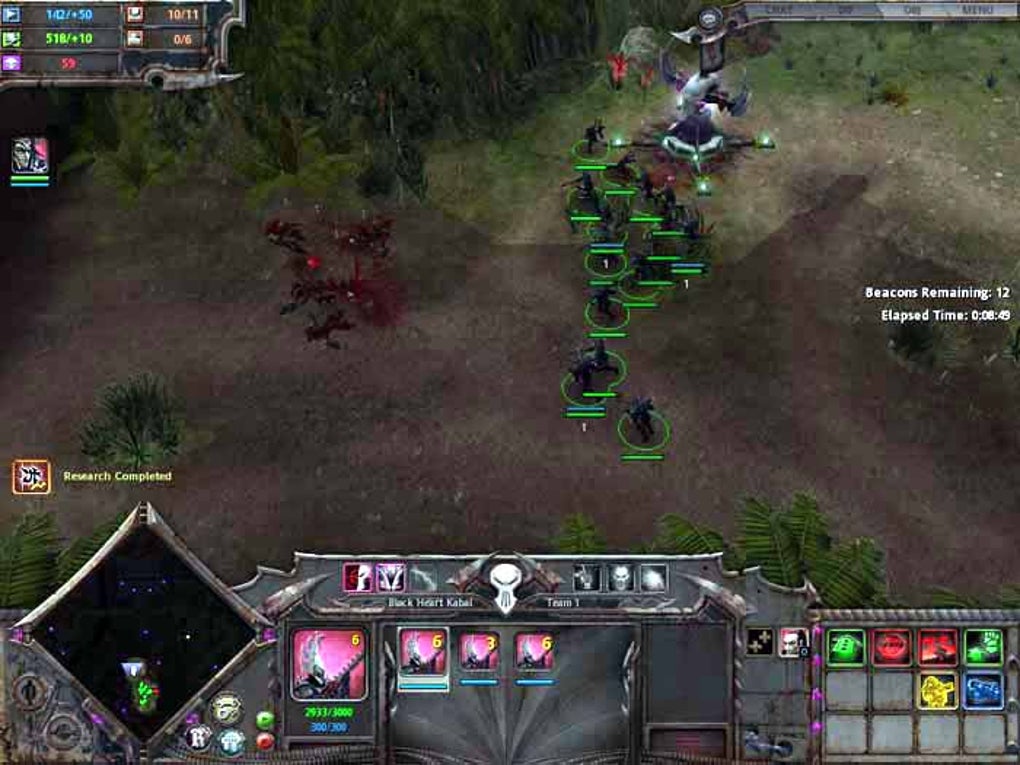Click the pink winged icon above Black Heart Kabal
The width and height of the screenshot is (1020, 765).
[x=390, y=577]
